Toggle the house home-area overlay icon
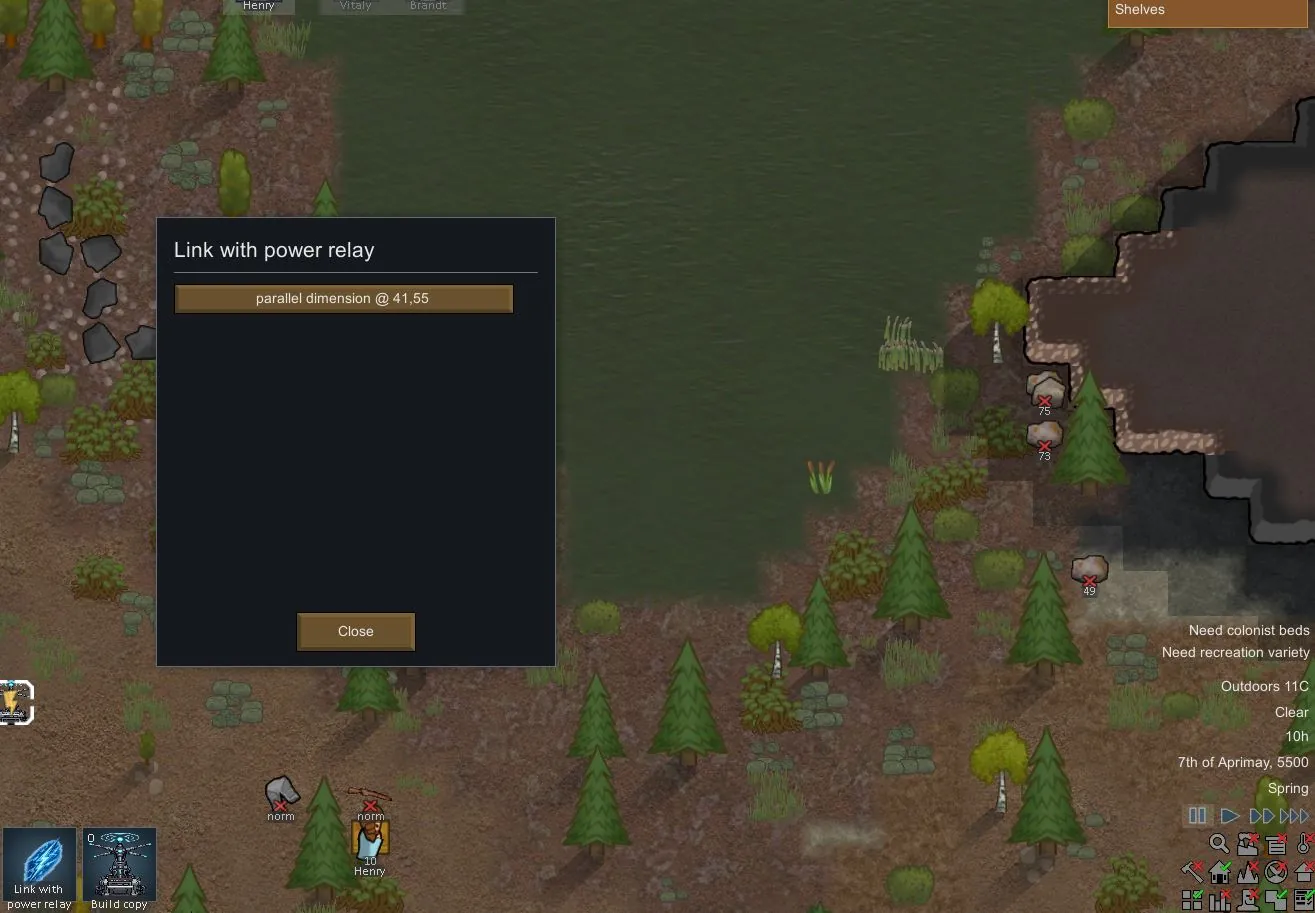The width and height of the screenshot is (1315, 913). coord(1220,872)
